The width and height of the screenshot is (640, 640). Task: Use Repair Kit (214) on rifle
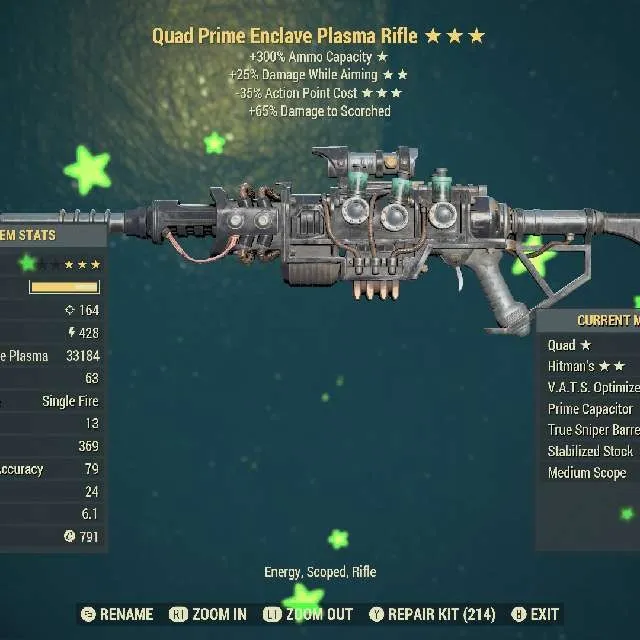pos(432,614)
